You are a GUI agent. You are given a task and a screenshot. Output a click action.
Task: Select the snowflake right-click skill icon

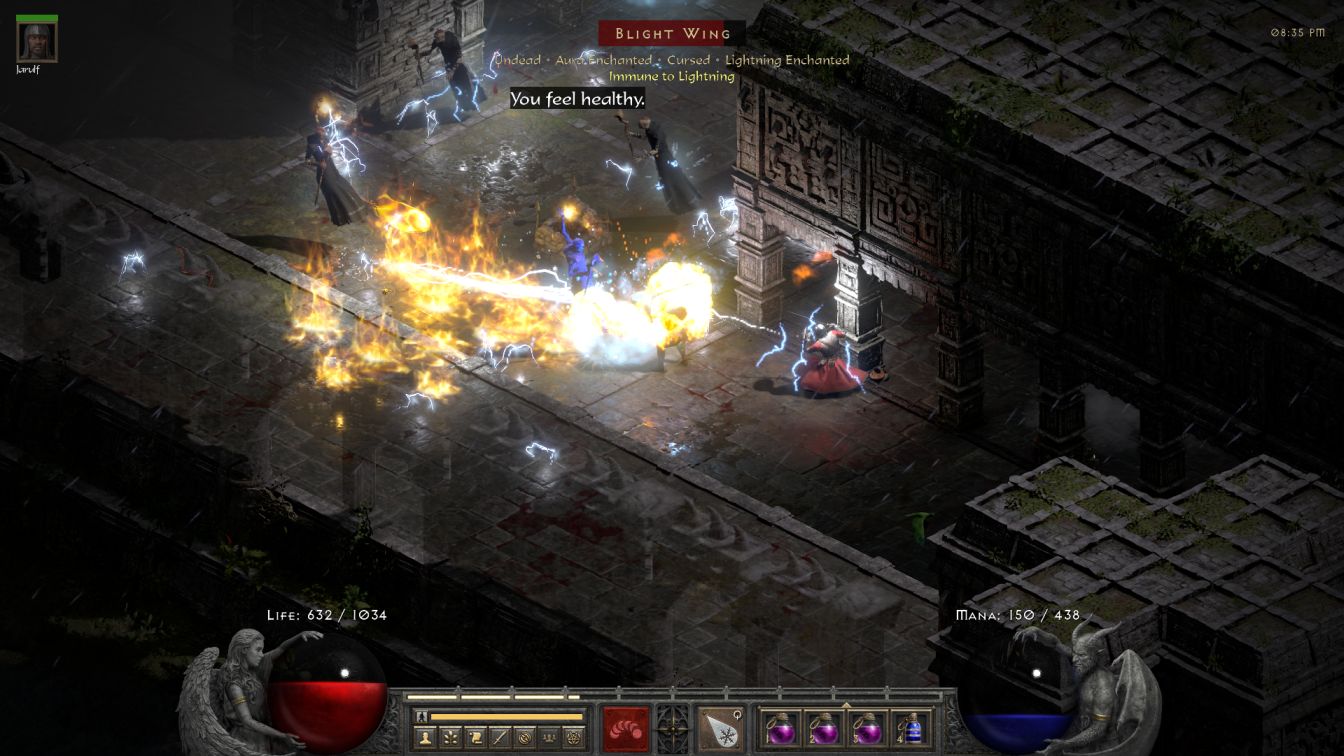pyautogui.click(x=720, y=728)
